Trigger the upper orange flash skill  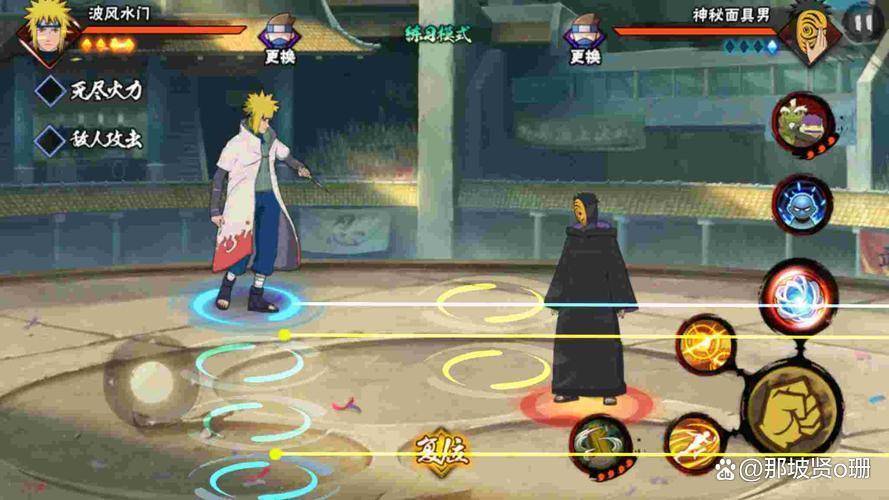pyautogui.click(x=707, y=345)
